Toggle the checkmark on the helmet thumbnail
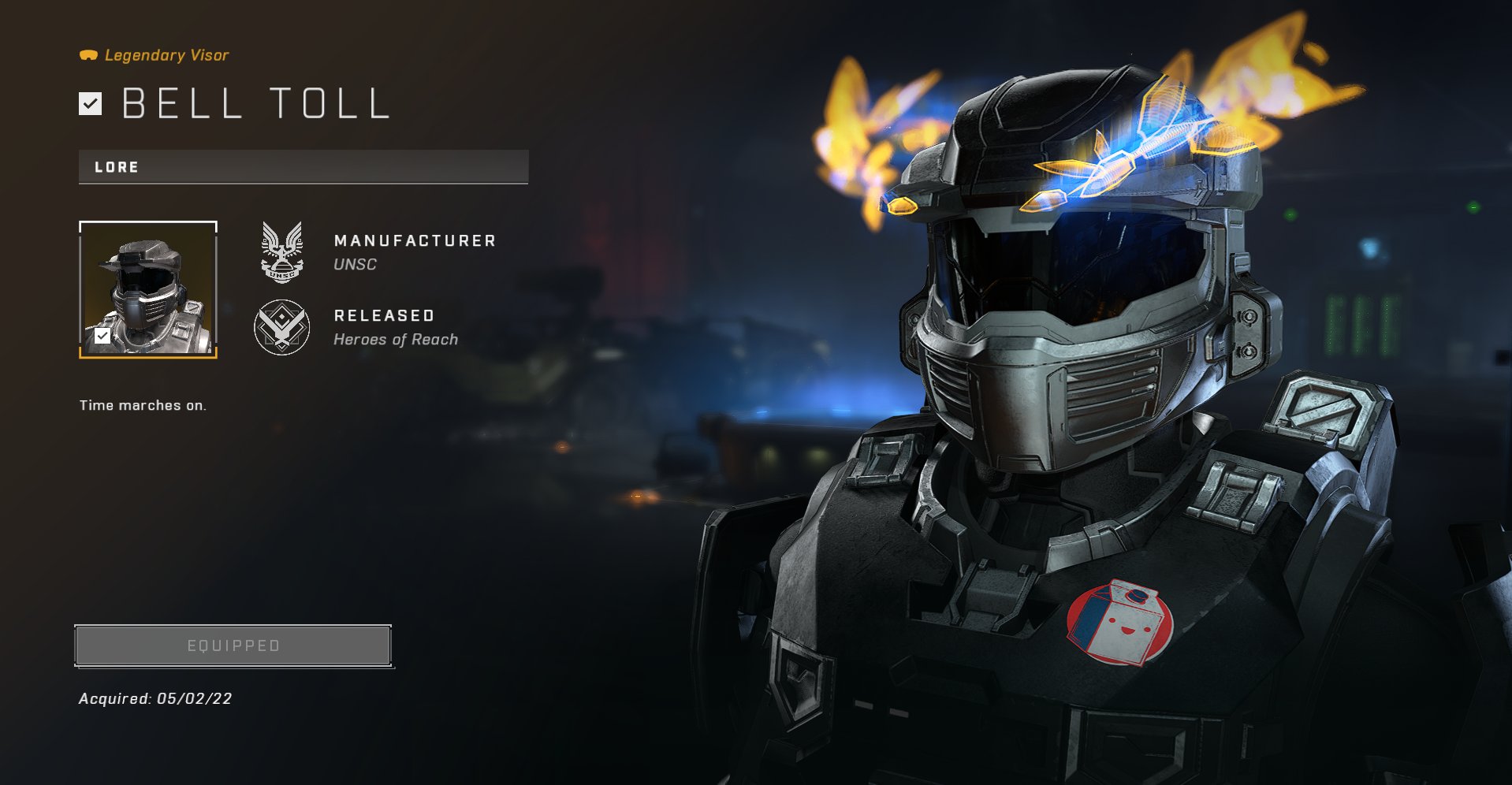Image resolution: width=1512 pixels, height=785 pixels. (102, 336)
